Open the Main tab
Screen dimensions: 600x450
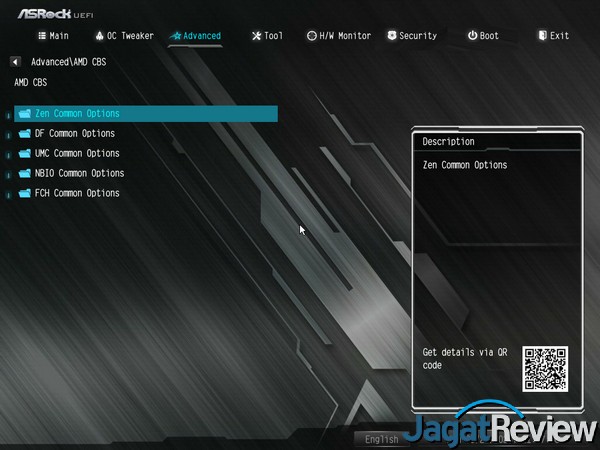click(x=54, y=36)
